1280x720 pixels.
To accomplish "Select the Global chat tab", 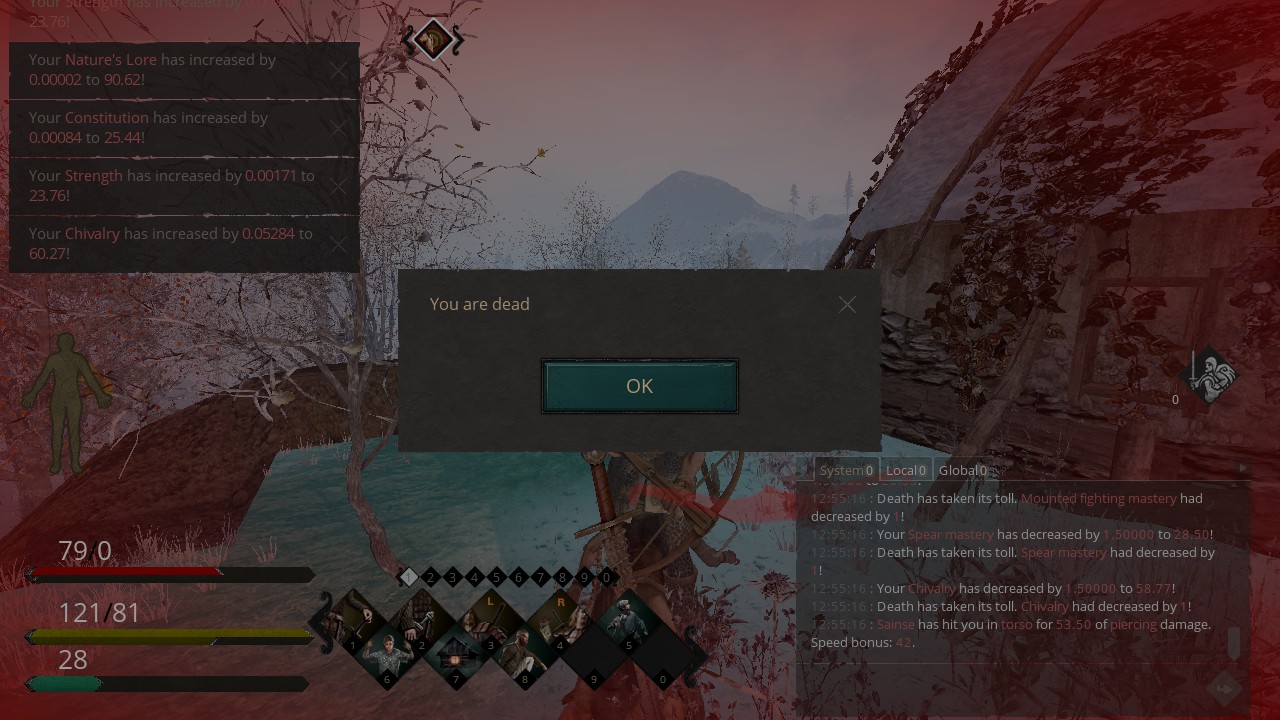I will pos(962,470).
